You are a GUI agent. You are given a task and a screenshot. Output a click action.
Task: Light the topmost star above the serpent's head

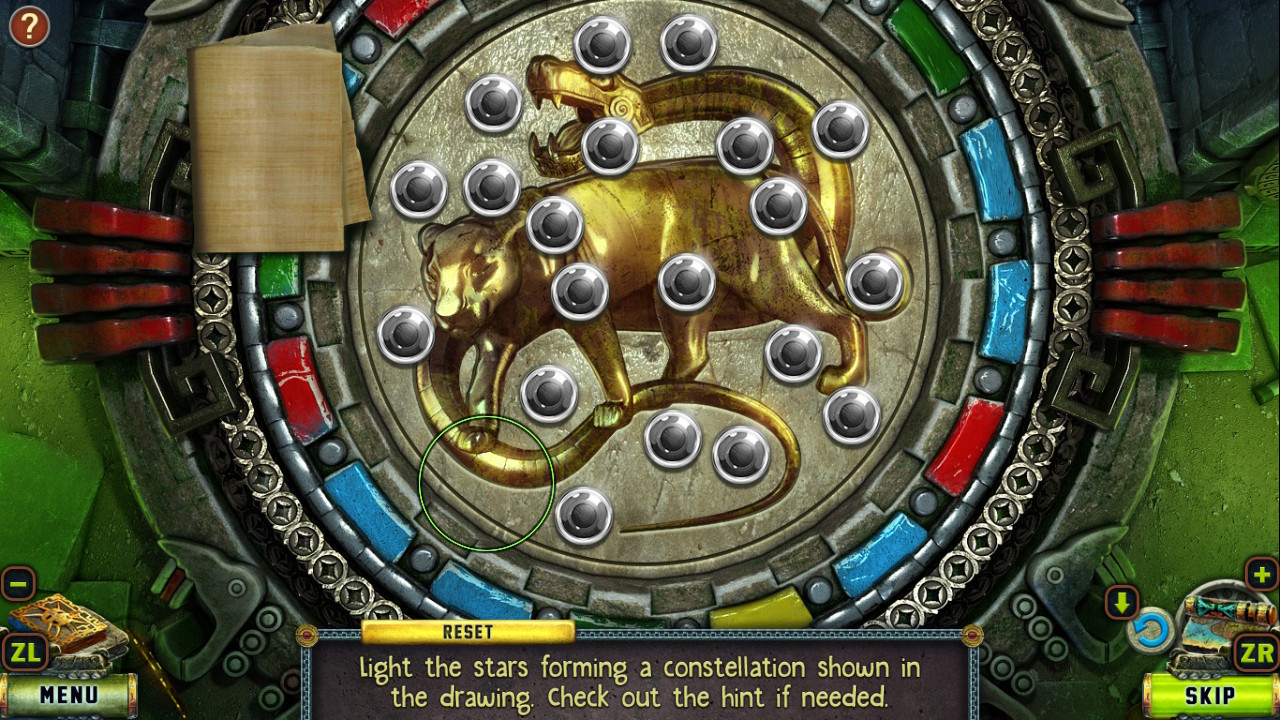click(605, 45)
